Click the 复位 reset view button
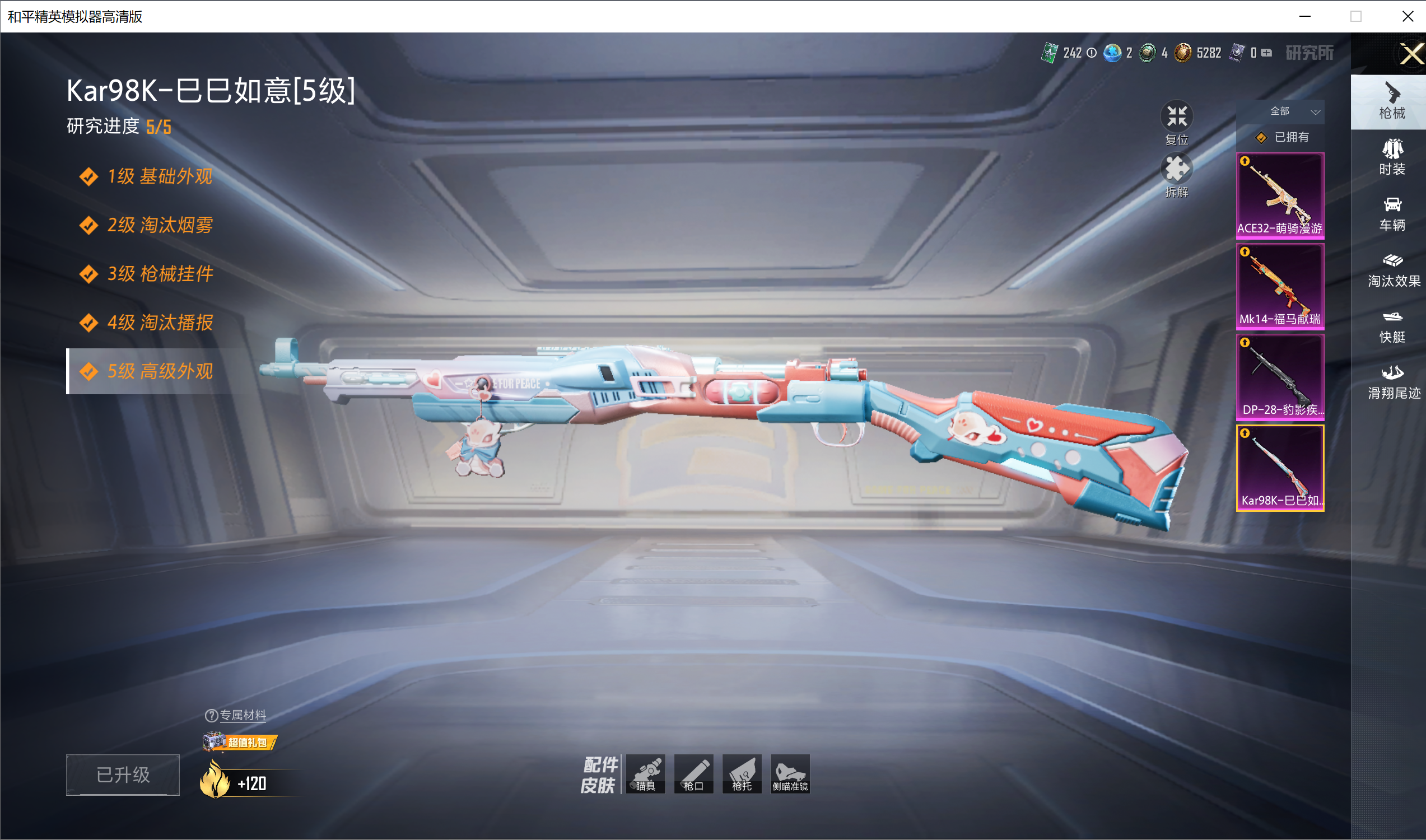The image size is (1426, 840). click(1176, 122)
